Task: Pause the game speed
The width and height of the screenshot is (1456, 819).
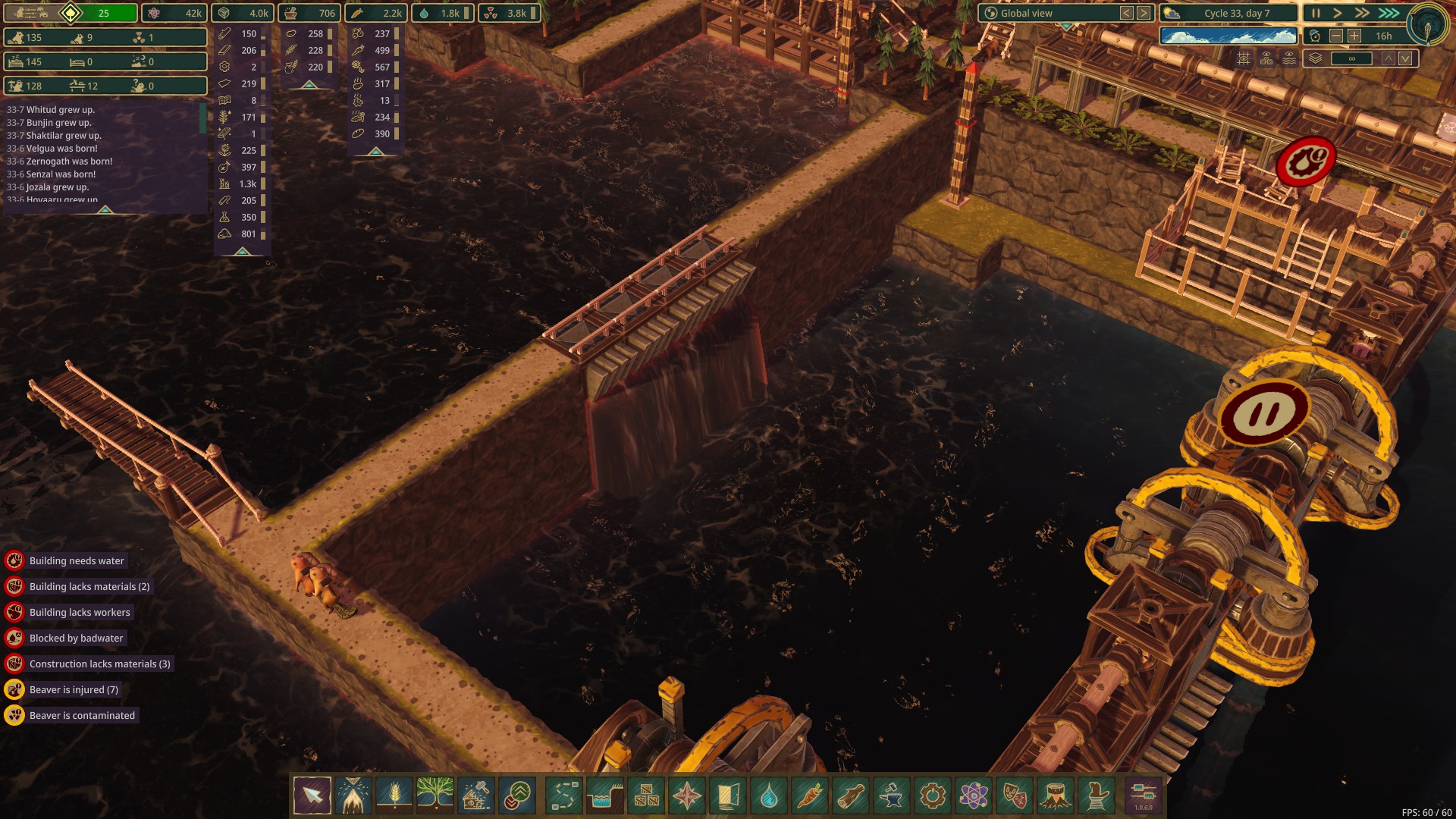Action: click(1316, 13)
